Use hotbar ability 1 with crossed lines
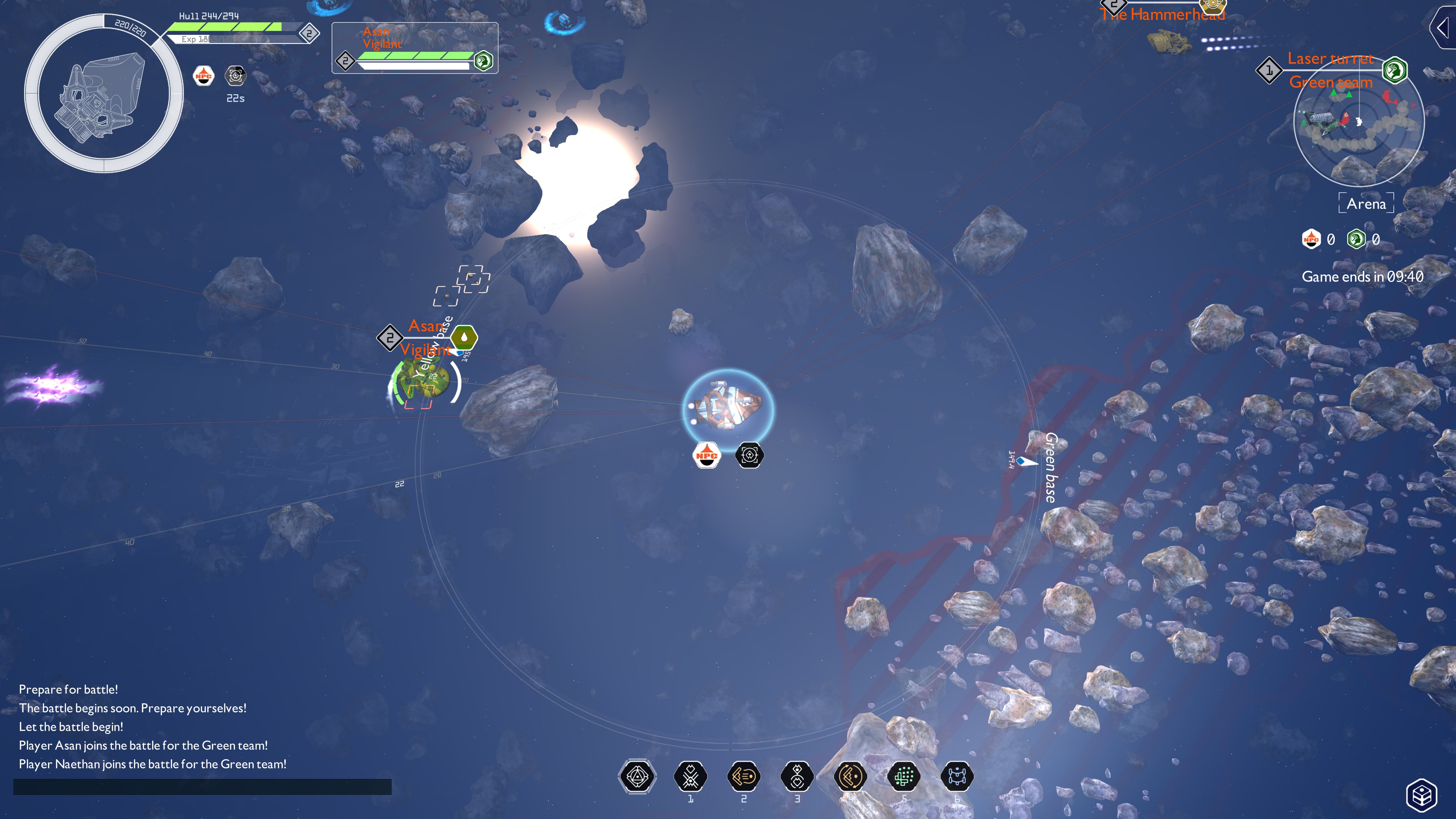Viewport: 1456px width, 819px height. [x=690, y=777]
